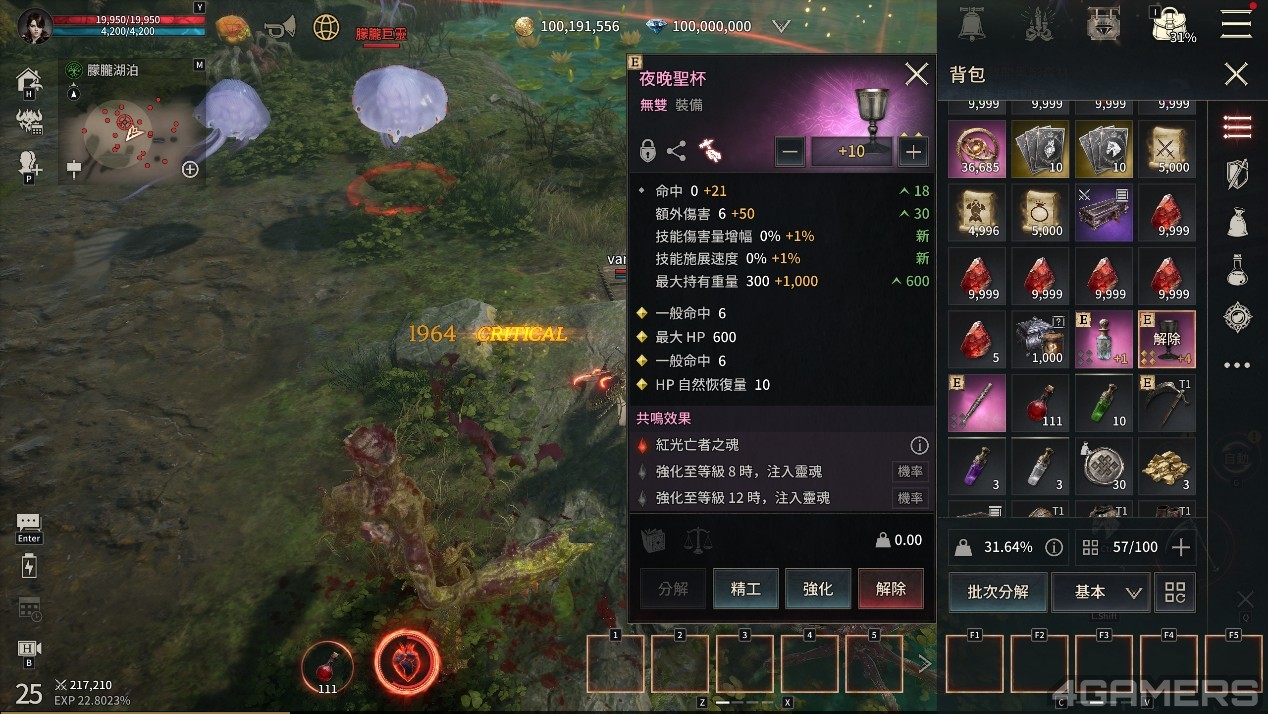Image resolution: width=1268 pixels, height=714 pixels.
Task: Expand the currency dropdown arrow
Action: click(781, 26)
